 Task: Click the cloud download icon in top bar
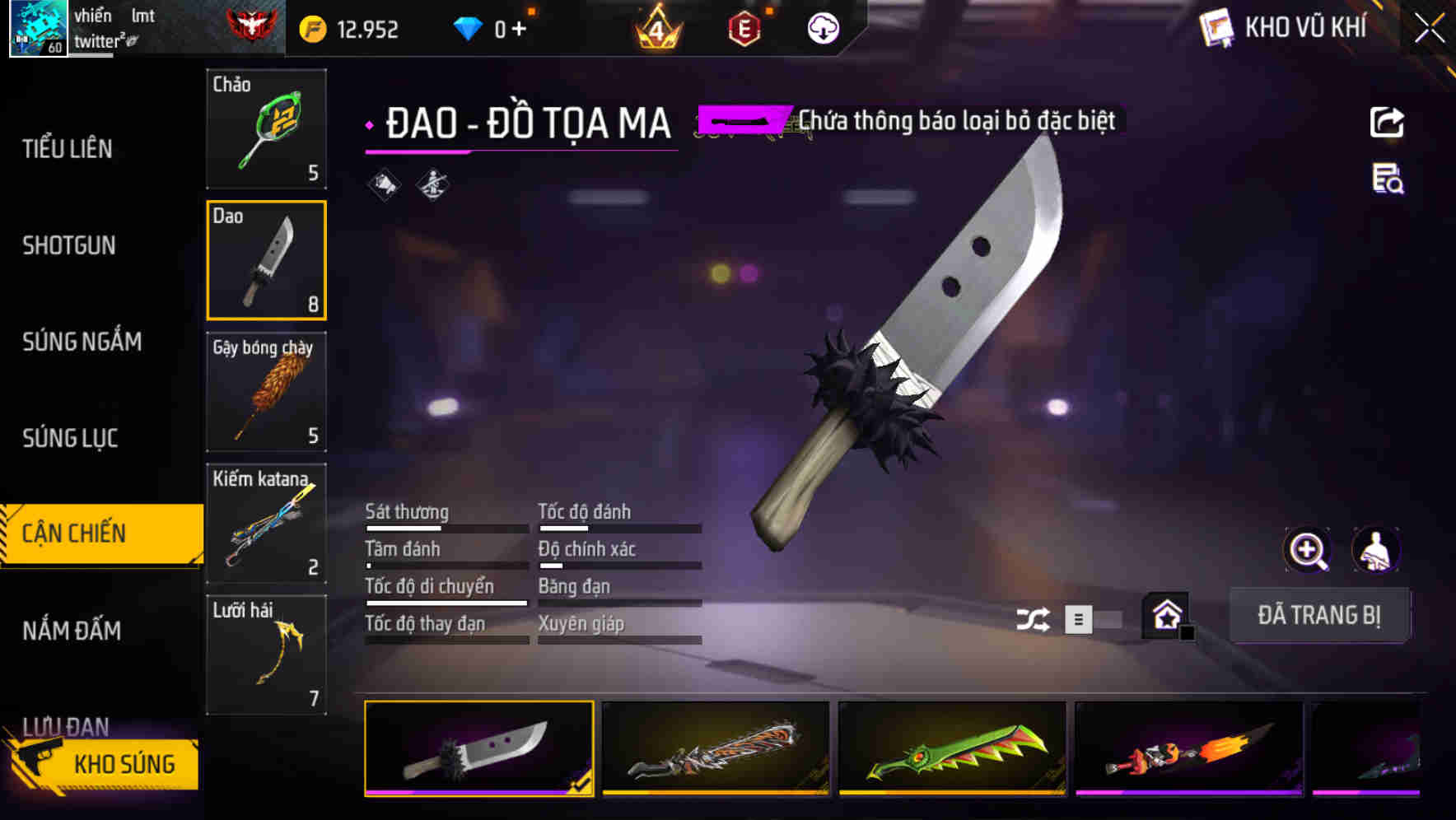(822, 27)
